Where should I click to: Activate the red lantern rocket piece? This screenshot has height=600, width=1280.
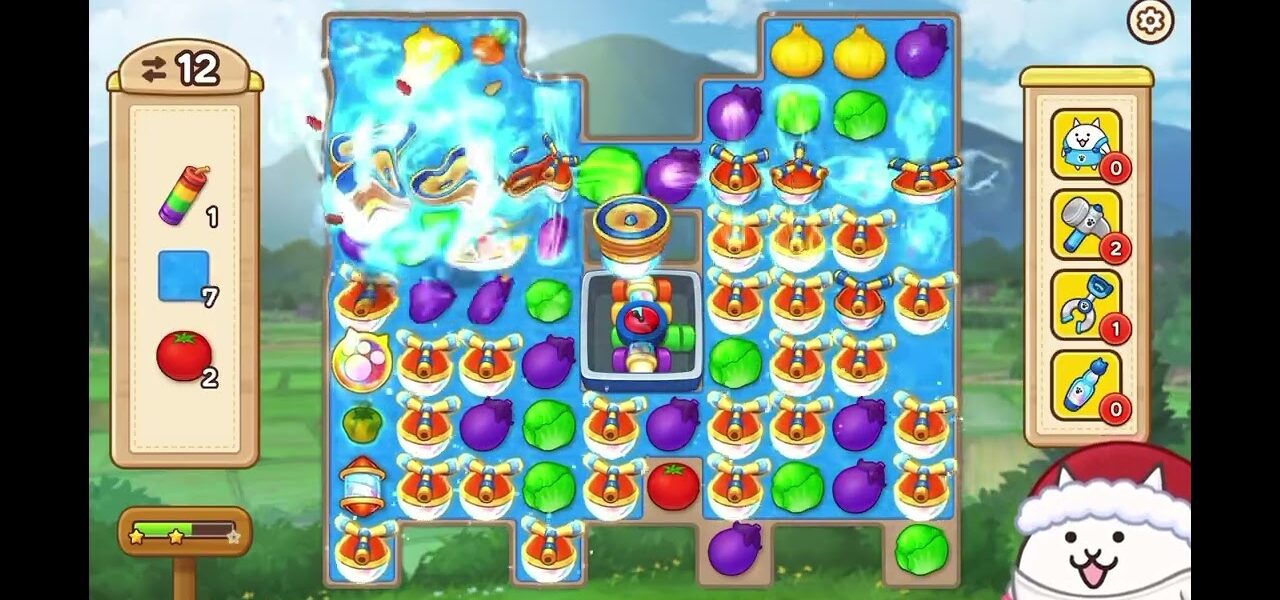(x=362, y=486)
